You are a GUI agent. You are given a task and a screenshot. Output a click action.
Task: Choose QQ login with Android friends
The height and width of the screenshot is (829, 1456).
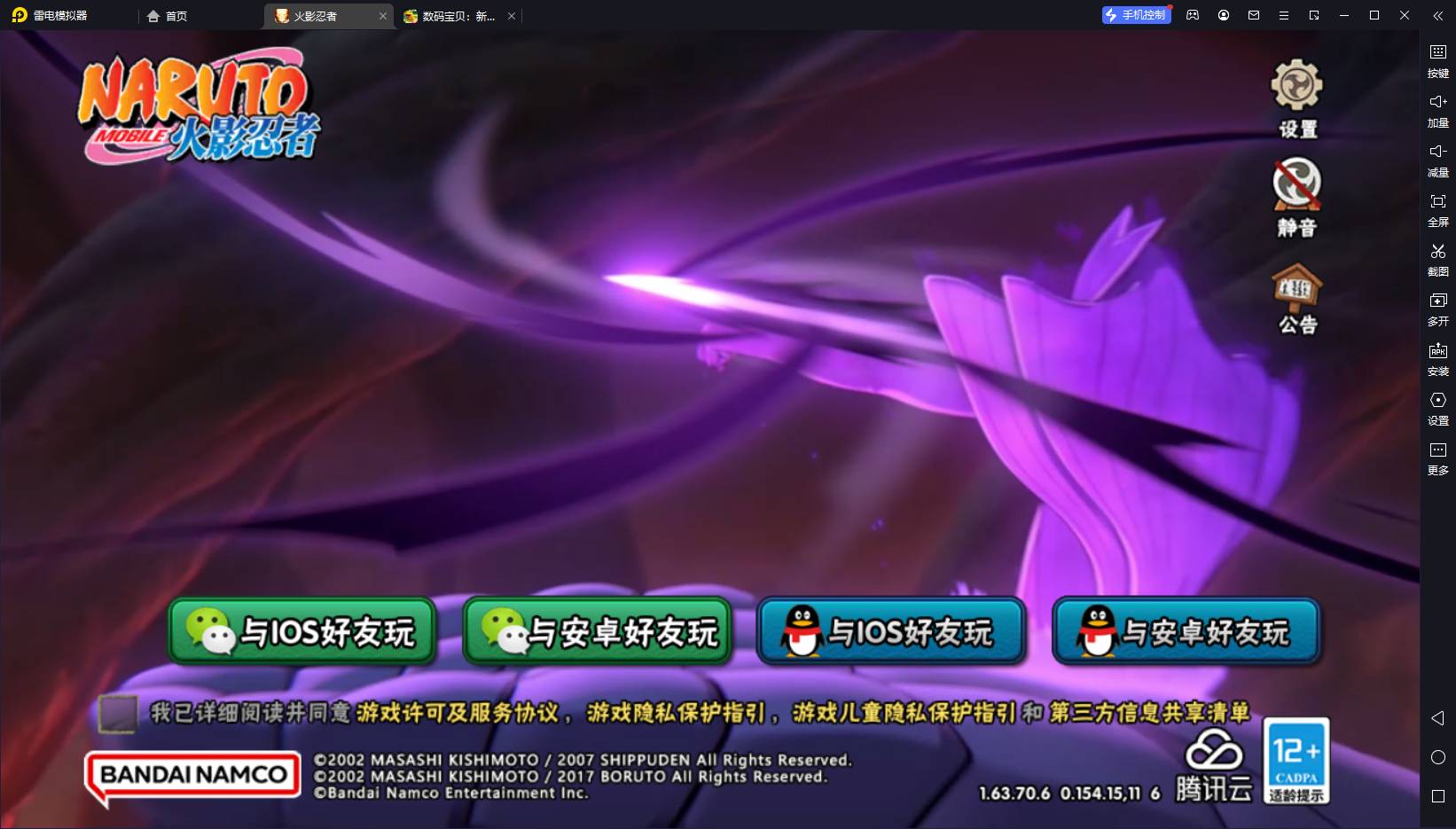tap(1186, 631)
